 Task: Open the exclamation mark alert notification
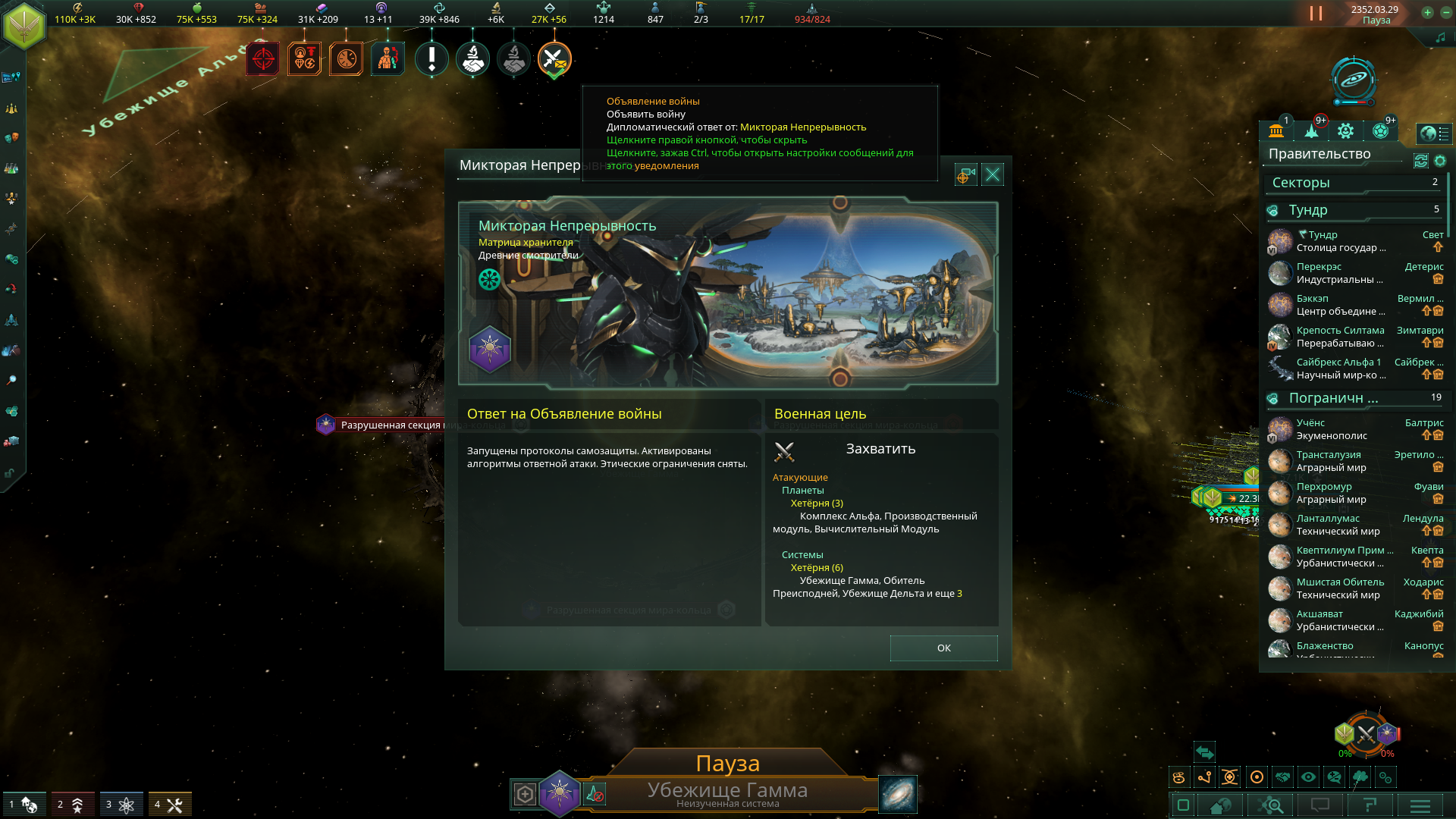431,59
